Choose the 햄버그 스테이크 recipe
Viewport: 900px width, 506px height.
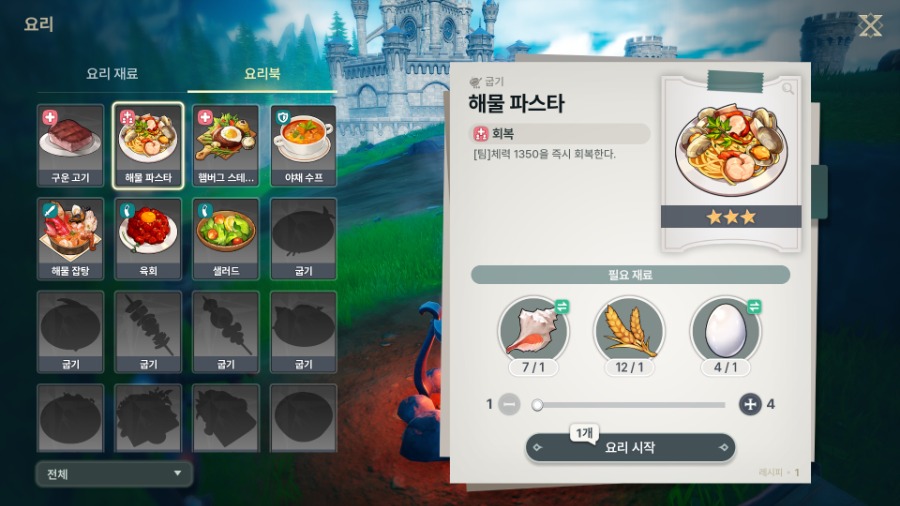point(226,145)
